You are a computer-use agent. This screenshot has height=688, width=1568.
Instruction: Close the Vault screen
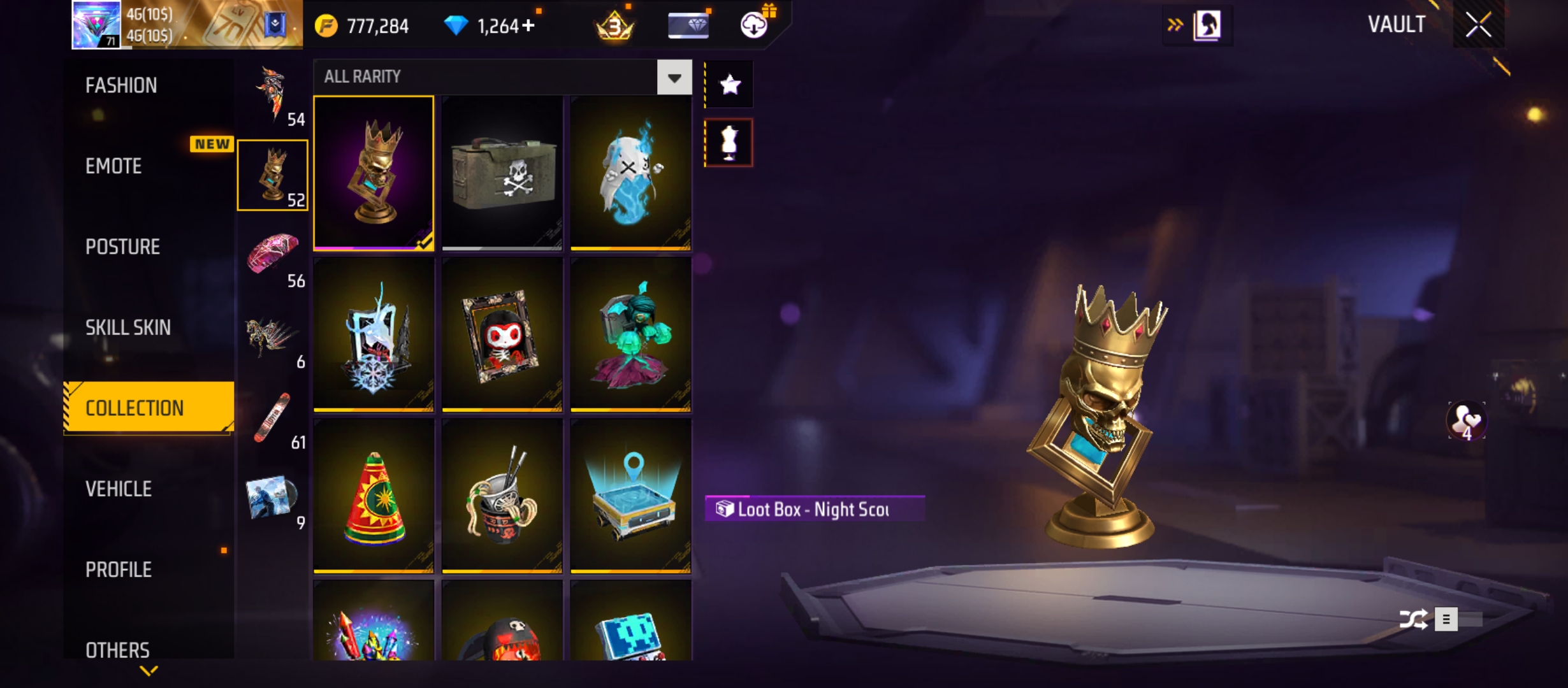[x=1478, y=25]
